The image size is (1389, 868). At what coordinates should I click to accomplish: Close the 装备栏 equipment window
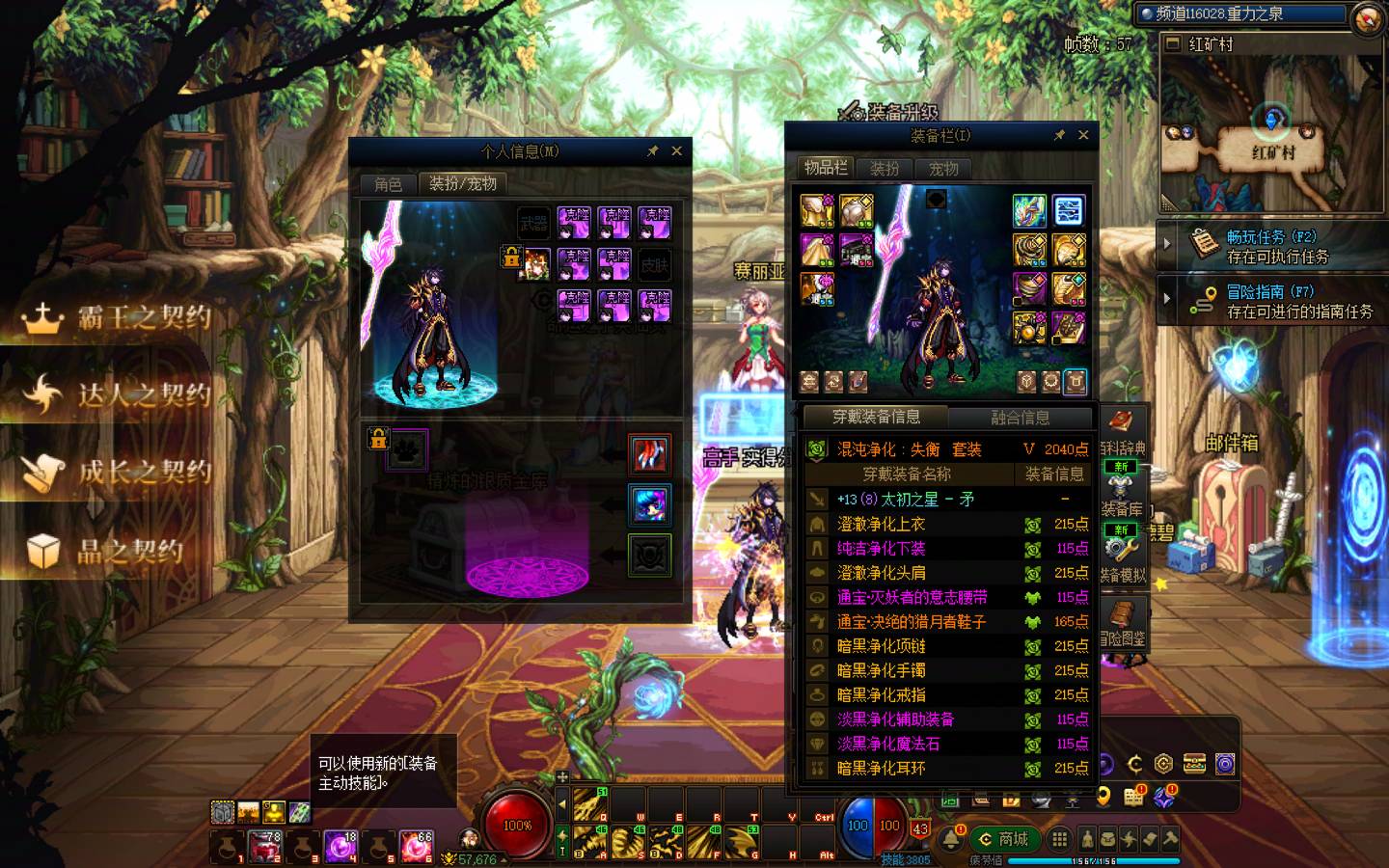pos(1083,135)
